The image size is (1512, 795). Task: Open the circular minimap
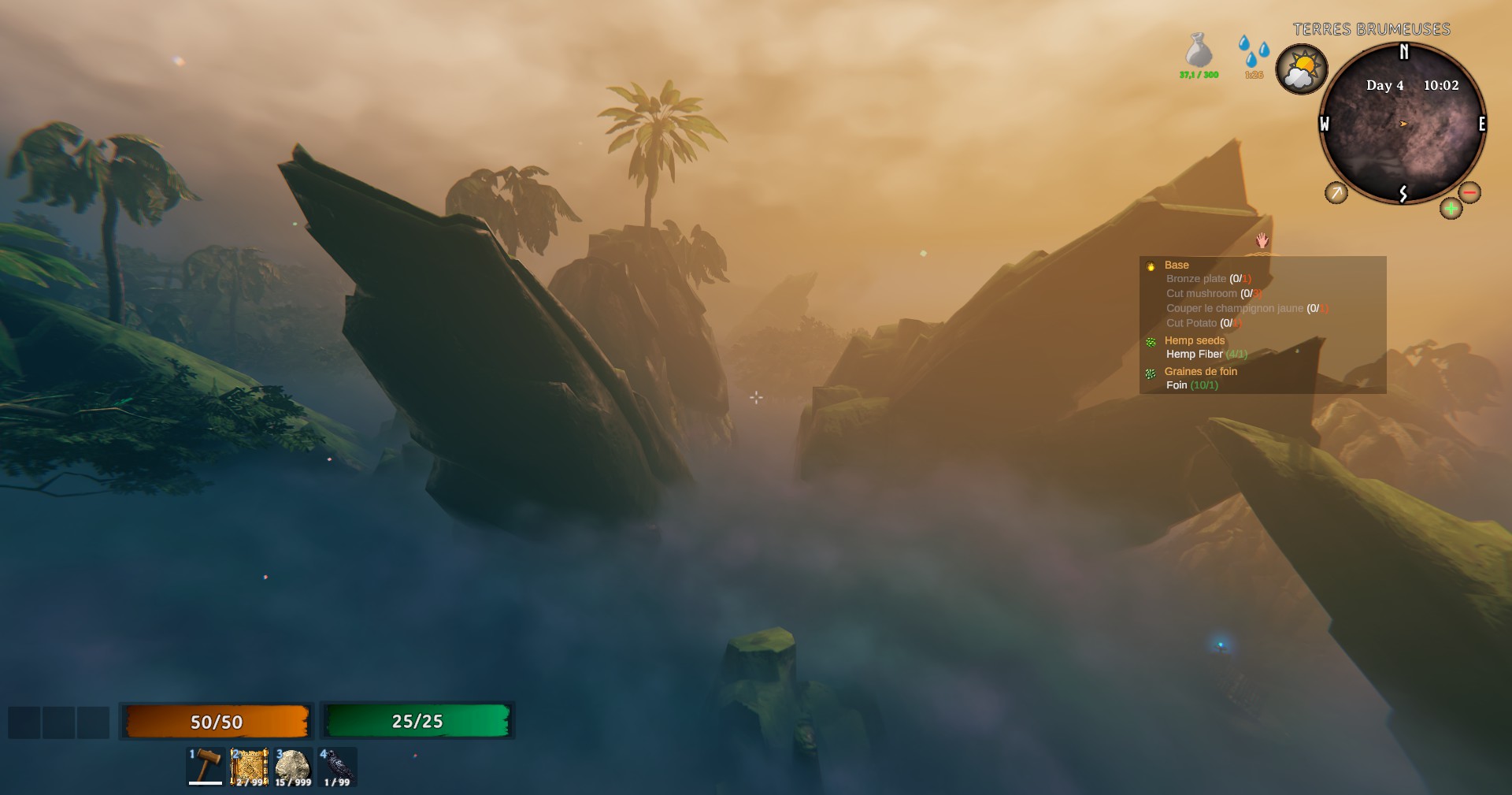[1403, 124]
